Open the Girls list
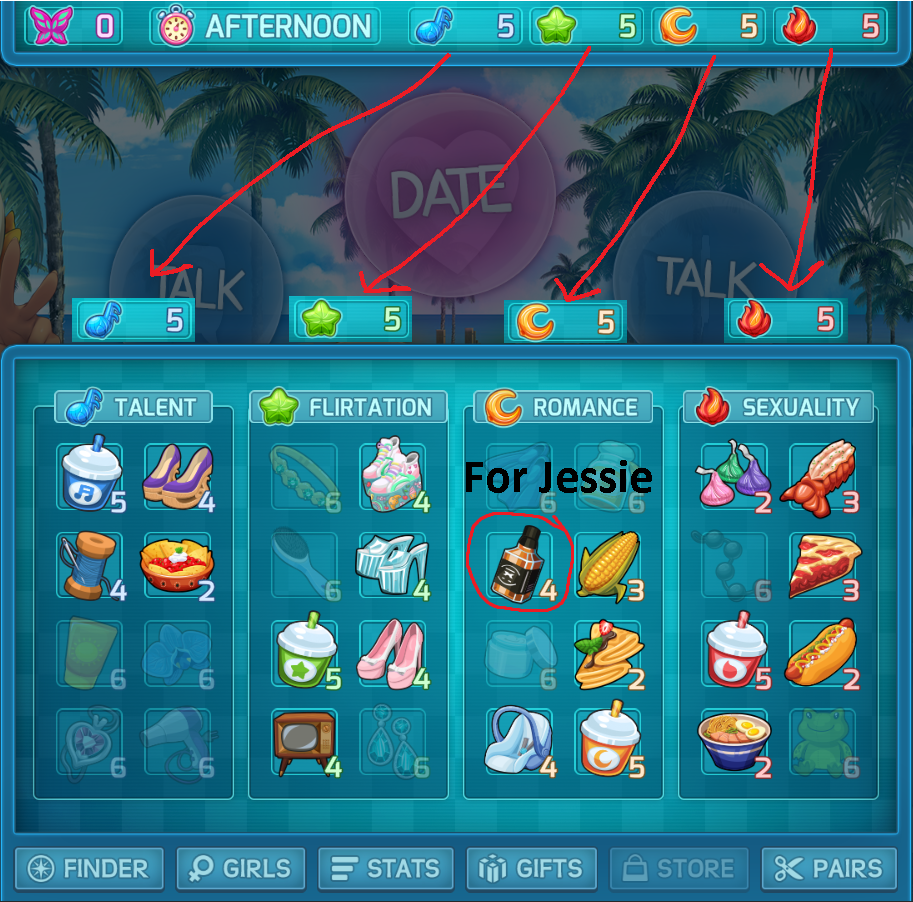The width and height of the screenshot is (913, 902). pos(240,868)
